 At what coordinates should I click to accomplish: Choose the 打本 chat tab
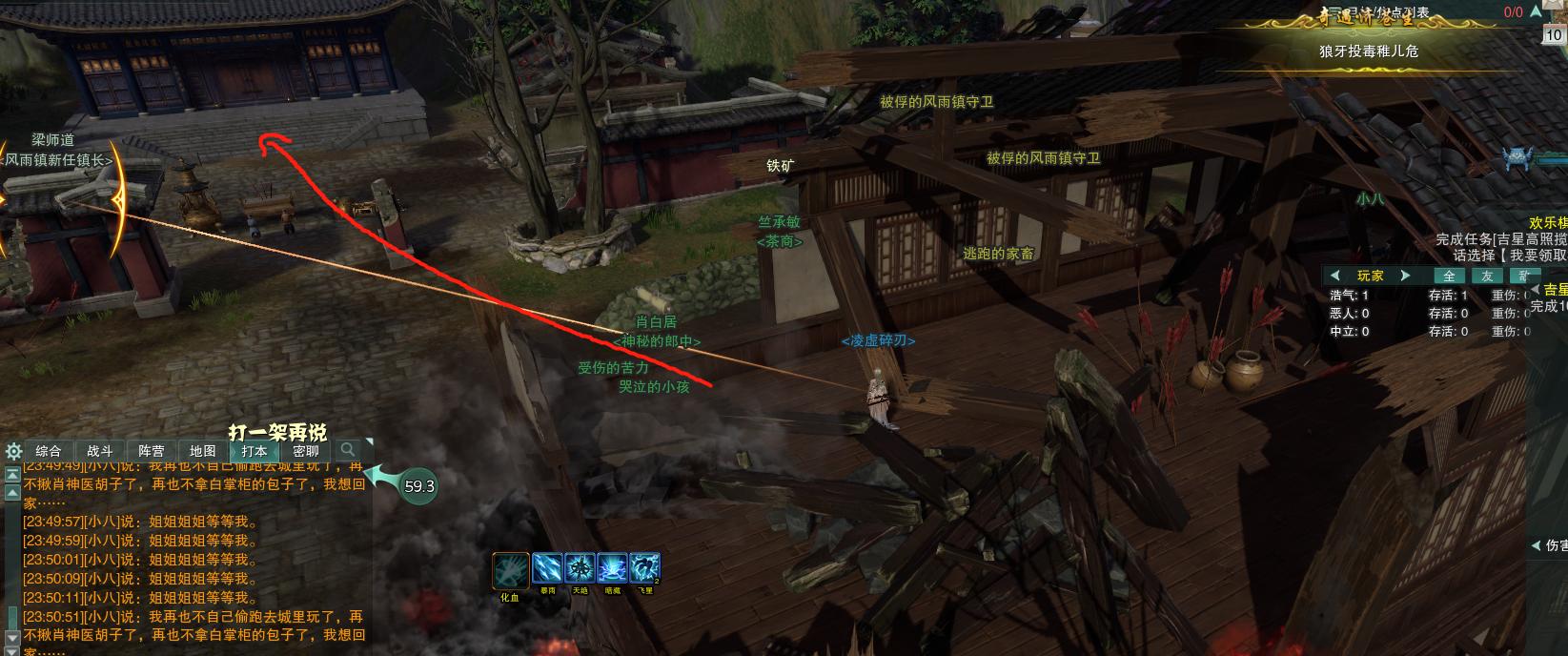(255, 451)
